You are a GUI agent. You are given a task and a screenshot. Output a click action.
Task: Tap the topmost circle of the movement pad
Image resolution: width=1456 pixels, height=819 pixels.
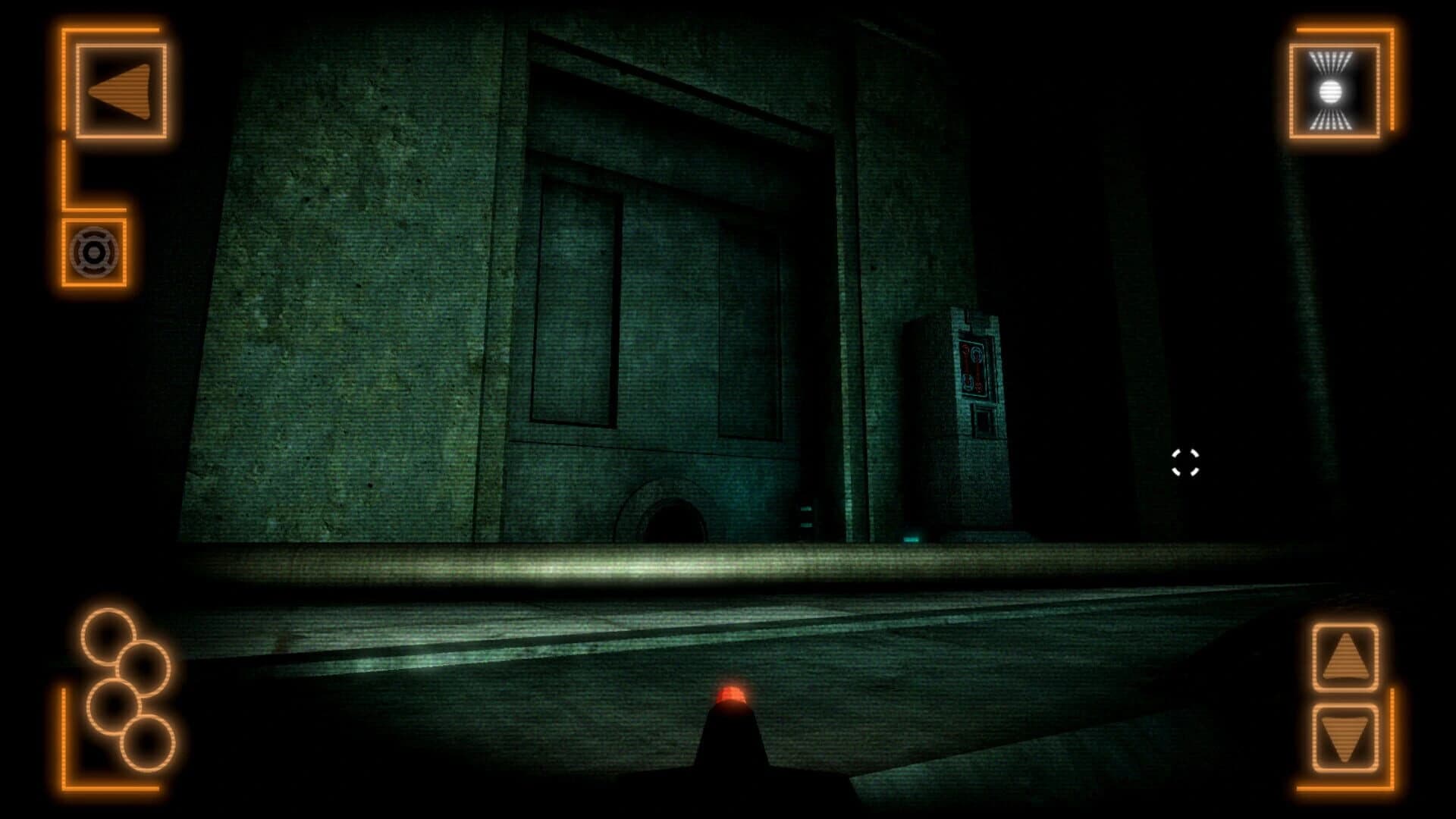point(107,635)
